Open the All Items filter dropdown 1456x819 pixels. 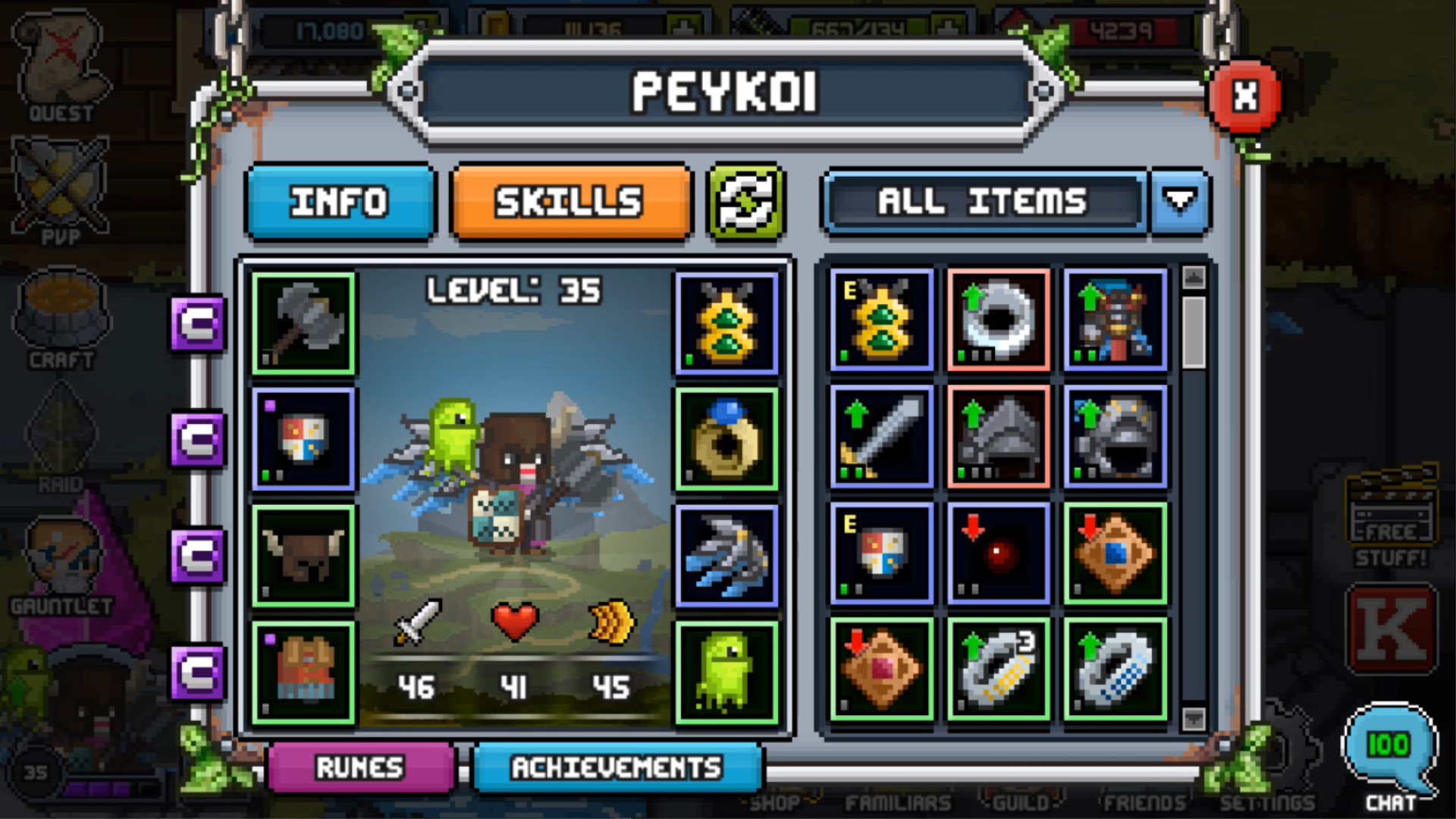[x=1180, y=202]
